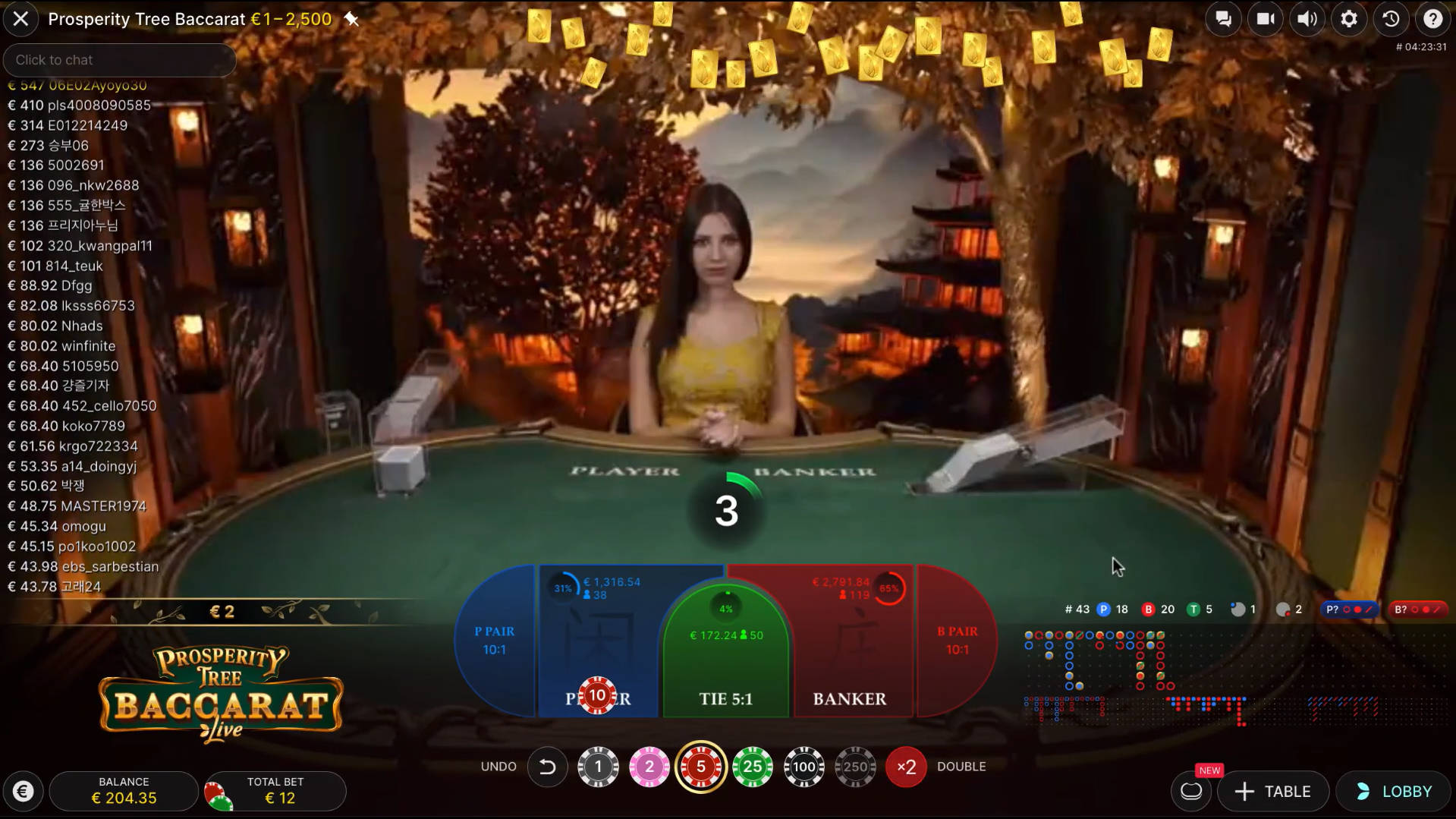This screenshot has width=1456, height=819.
Task: Mute the sound with speaker icon
Action: [1307, 19]
